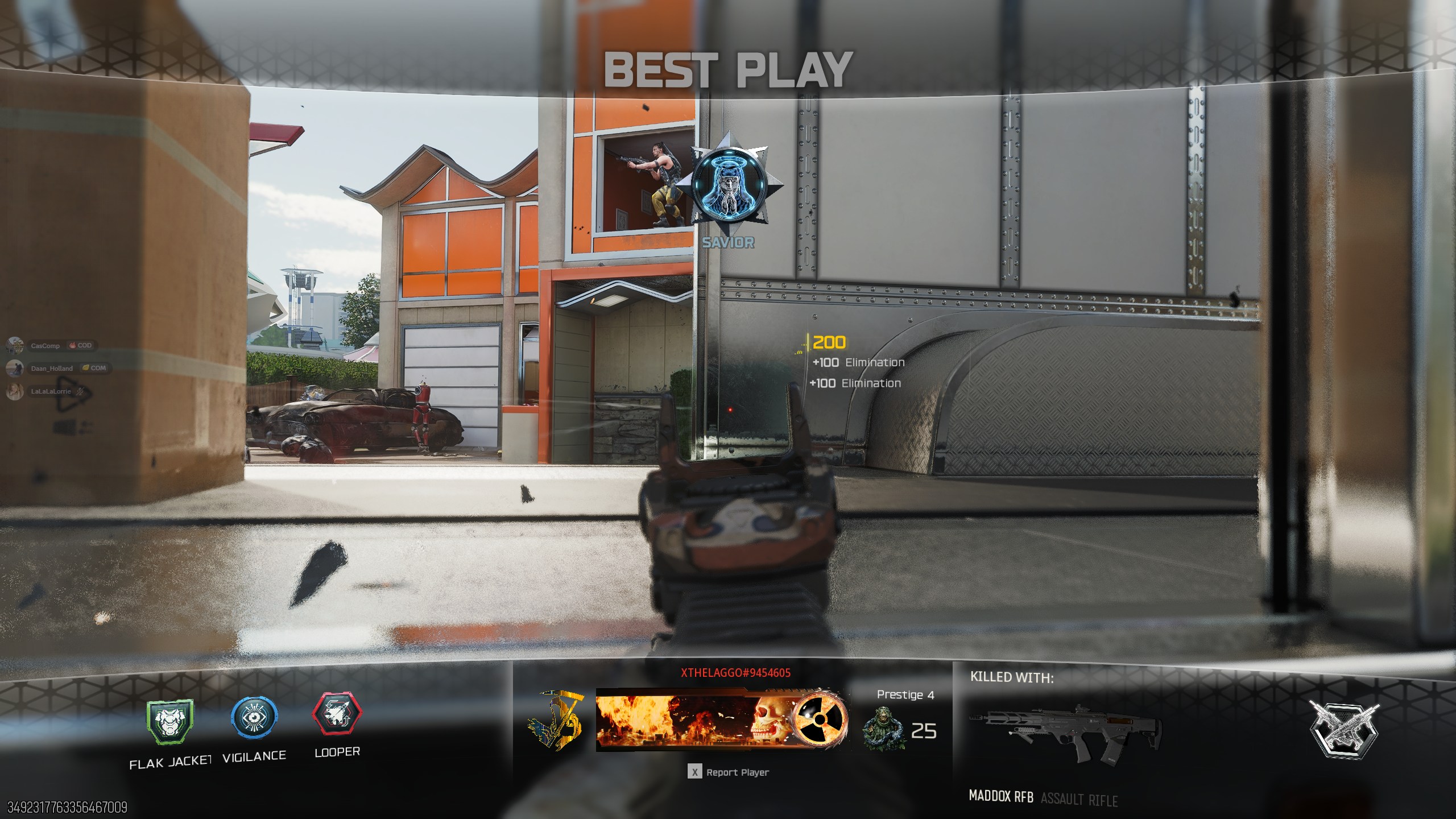The image size is (1456, 819).
Task: Choose the Looper perk icon
Action: click(337, 714)
